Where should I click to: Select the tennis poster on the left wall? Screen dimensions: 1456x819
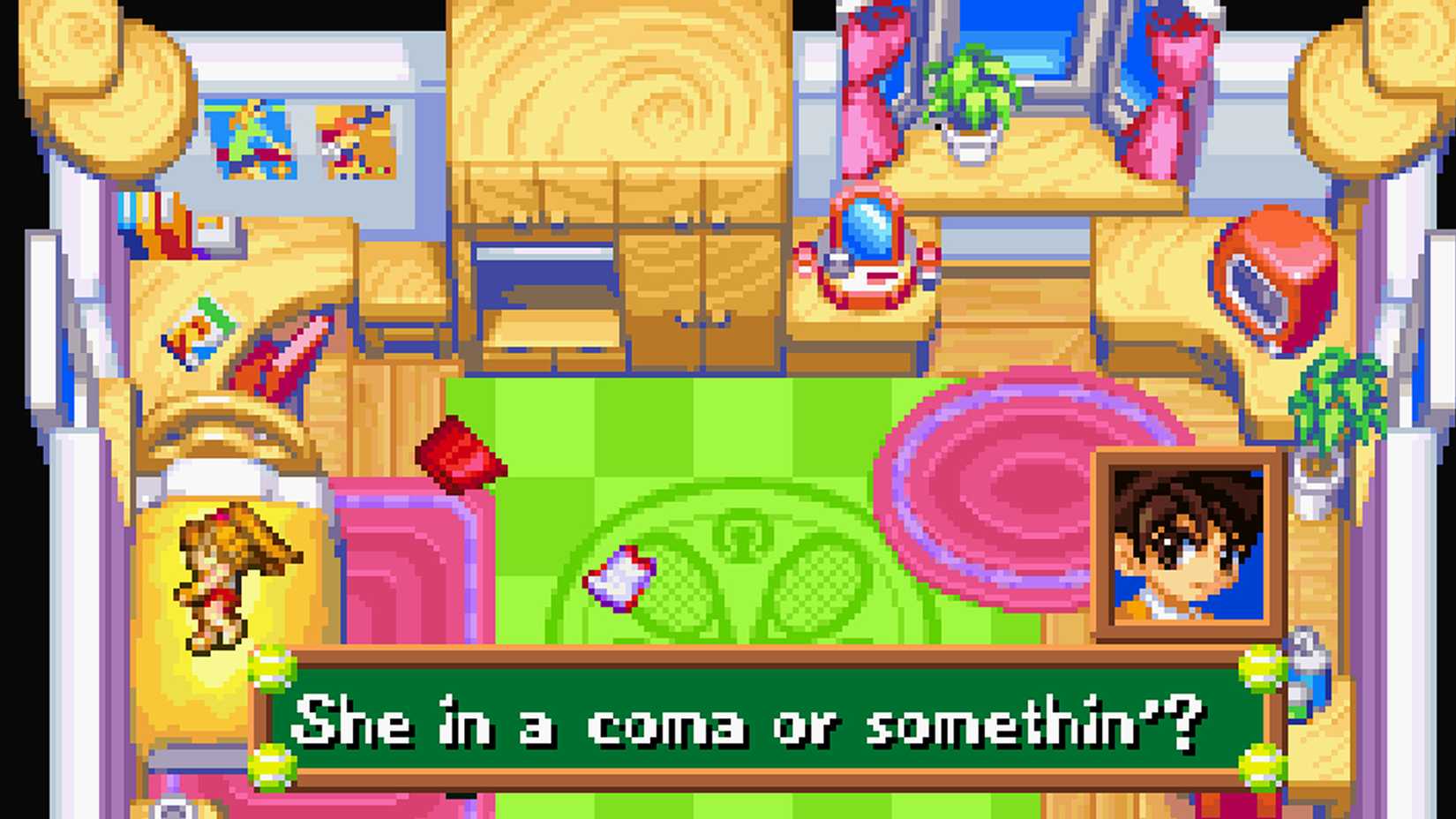click(x=251, y=141)
